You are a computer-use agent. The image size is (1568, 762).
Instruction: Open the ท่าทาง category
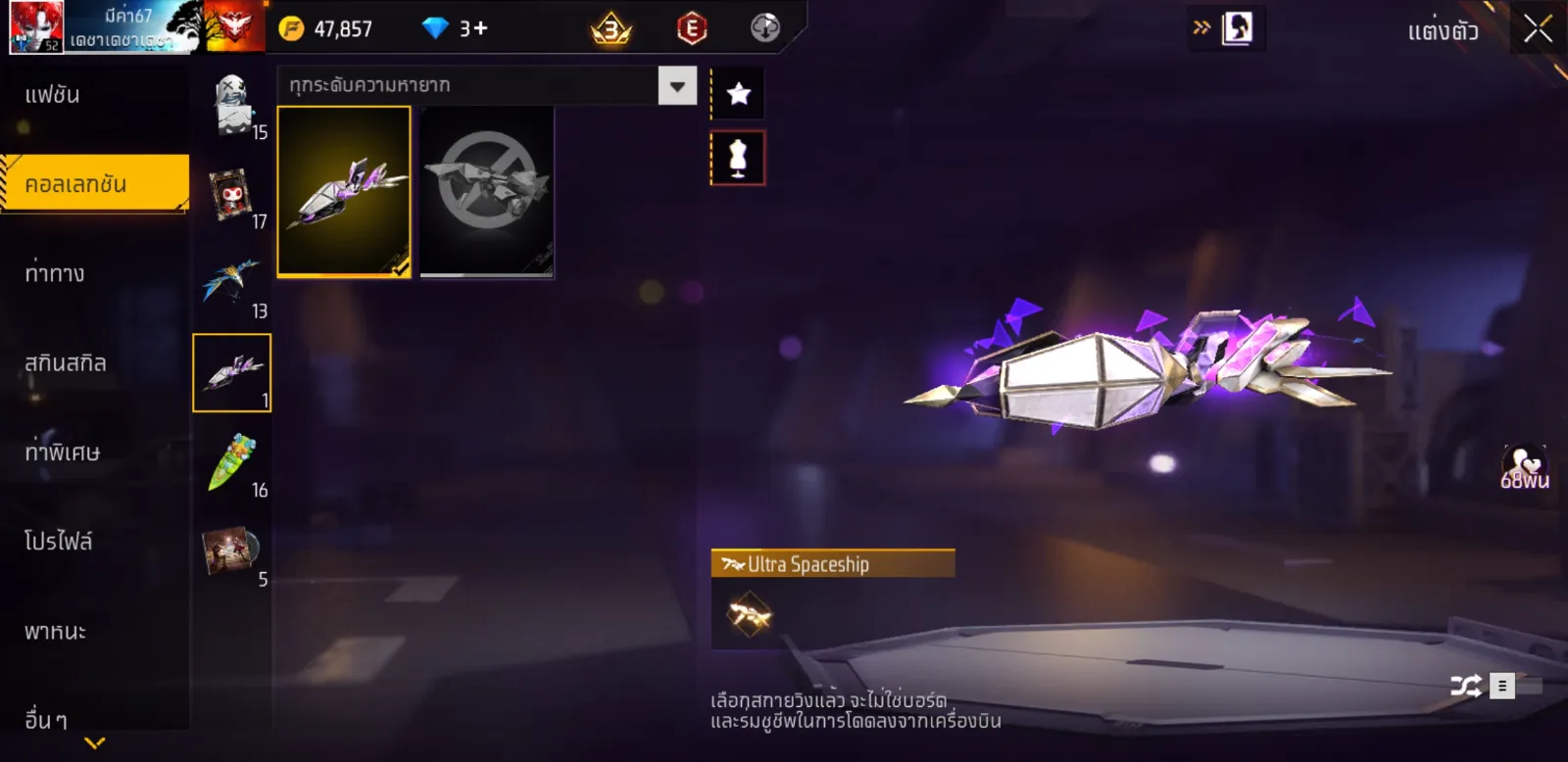click(55, 273)
